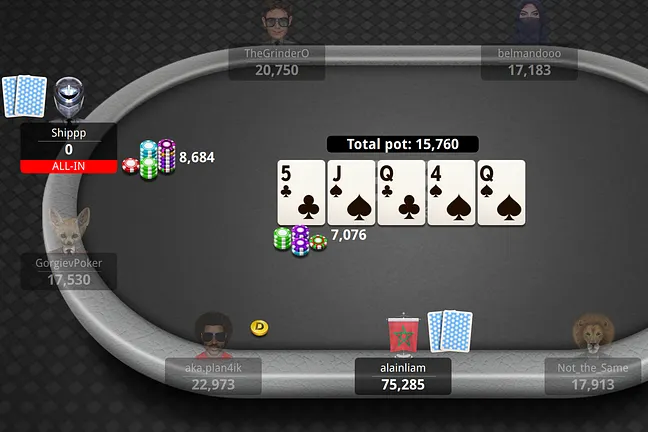Click alainliam's face-down hole cards
The width and height of the screenshot is (648, 432).
click(x=449, y=331)
